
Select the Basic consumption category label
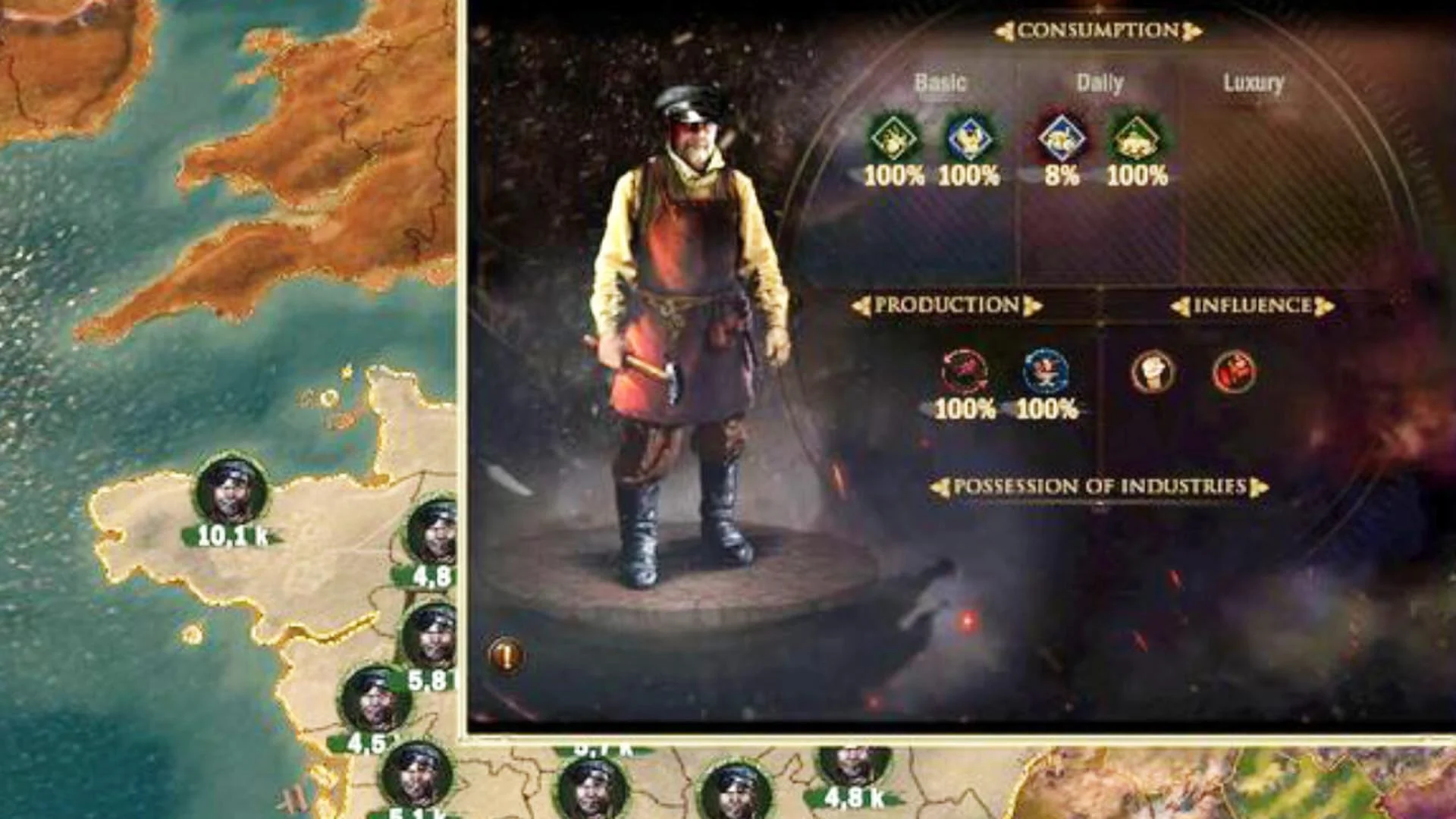point(940,83)
